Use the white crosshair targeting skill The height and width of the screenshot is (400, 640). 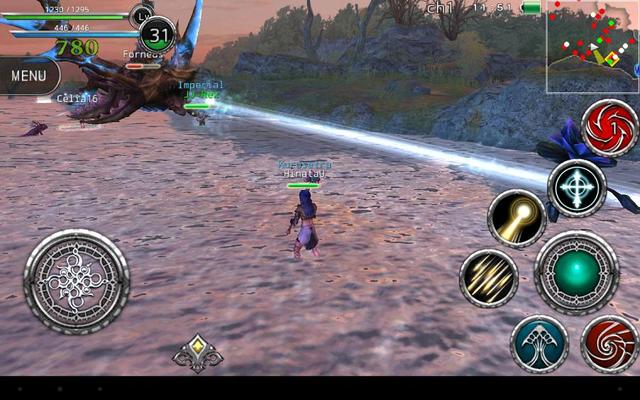coord(576,188)
